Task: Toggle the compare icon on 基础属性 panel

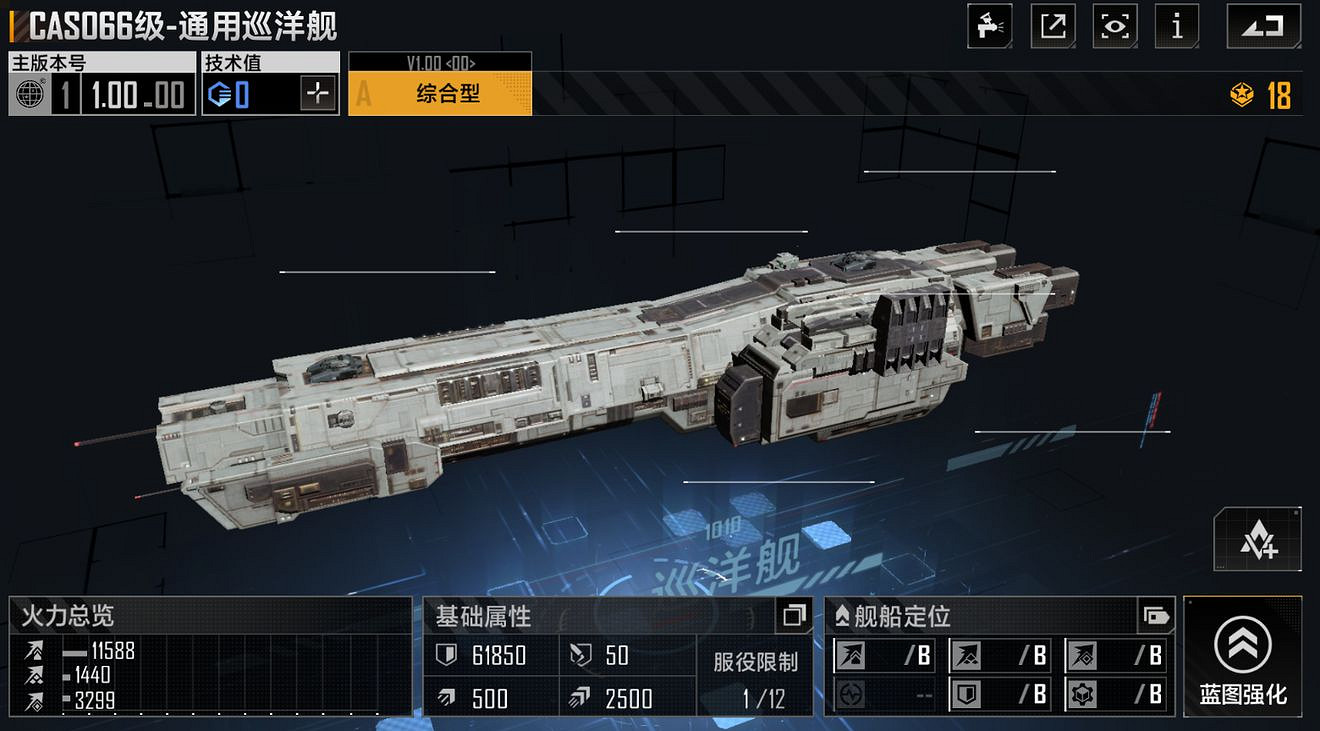Action: click(793, 616)
